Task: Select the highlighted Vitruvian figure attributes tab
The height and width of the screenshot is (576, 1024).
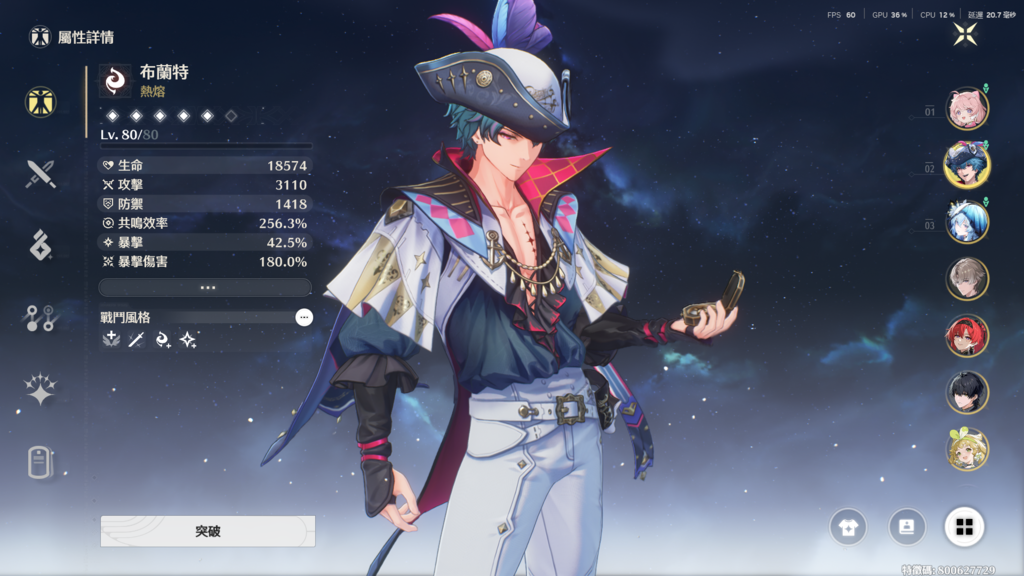Action: (x=41, y=101)
